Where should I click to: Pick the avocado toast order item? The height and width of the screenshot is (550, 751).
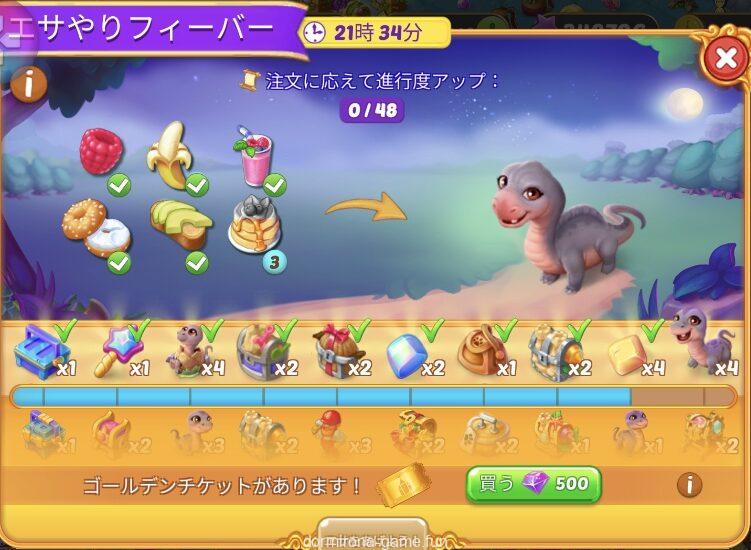pos(178,224)
